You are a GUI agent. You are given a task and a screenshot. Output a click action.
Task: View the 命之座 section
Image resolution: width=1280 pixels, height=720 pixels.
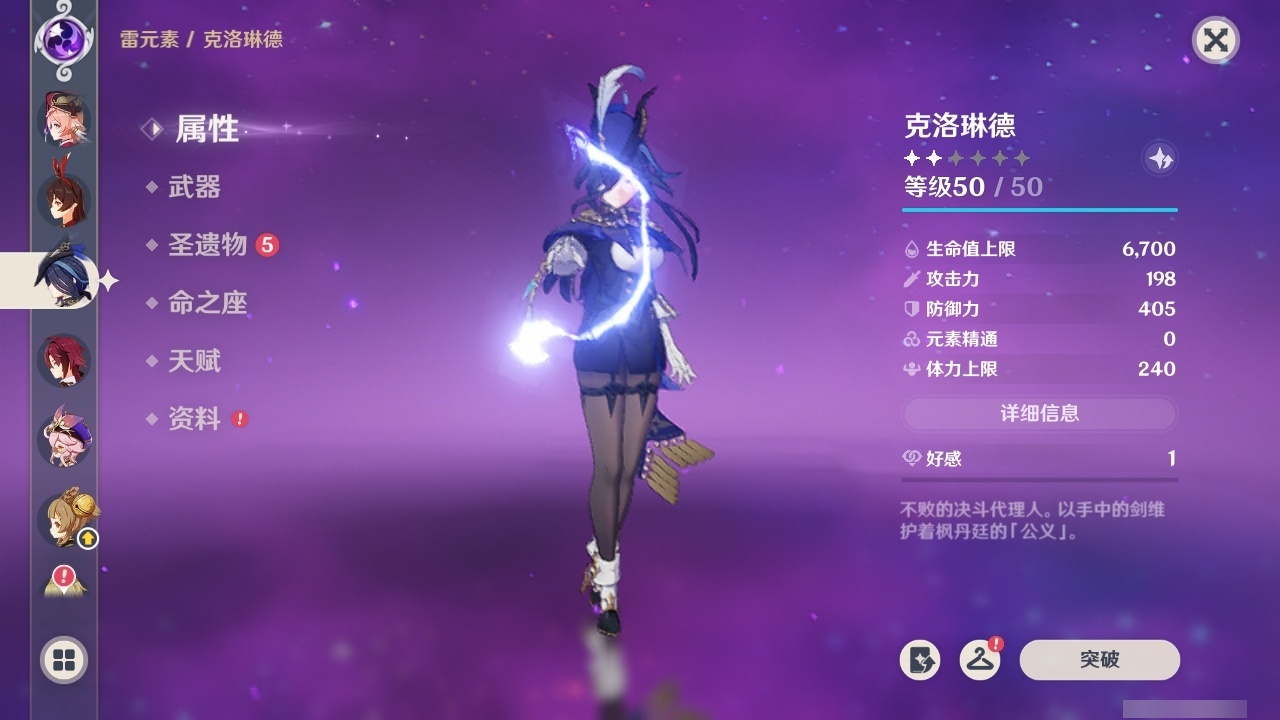point(209,303)
